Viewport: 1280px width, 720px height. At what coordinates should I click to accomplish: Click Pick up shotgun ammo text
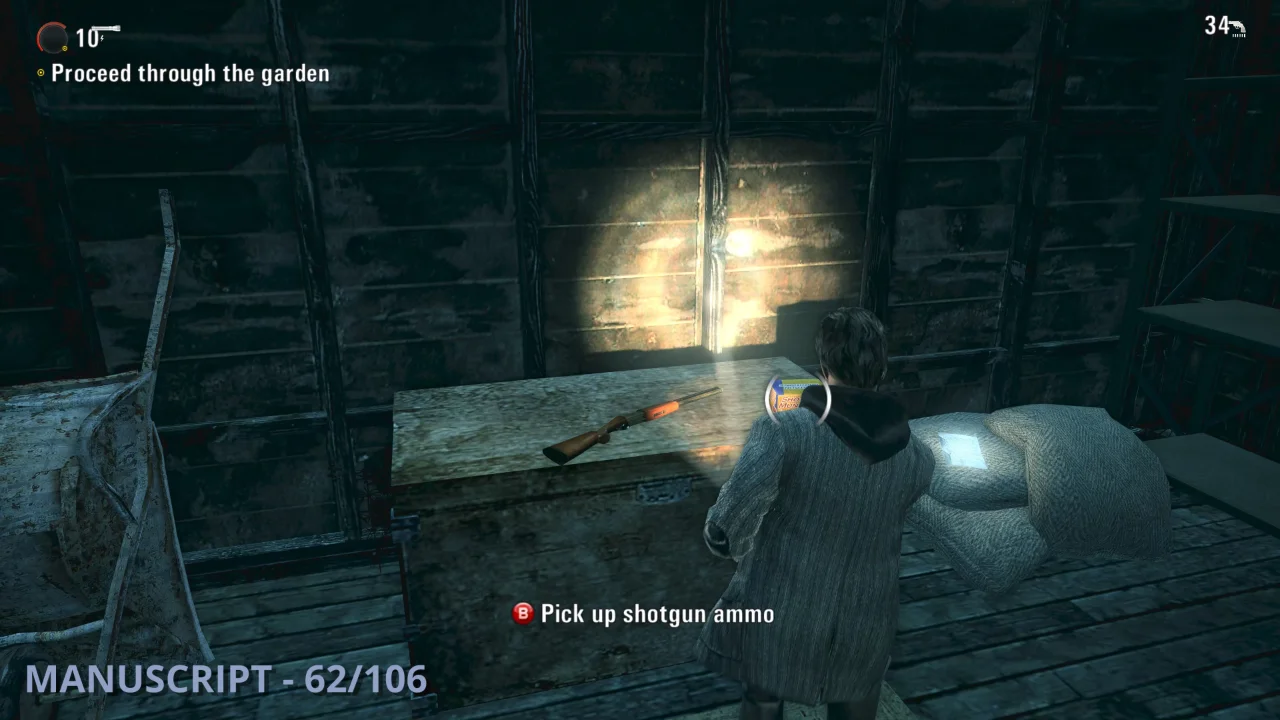click(x=655, y=614)
